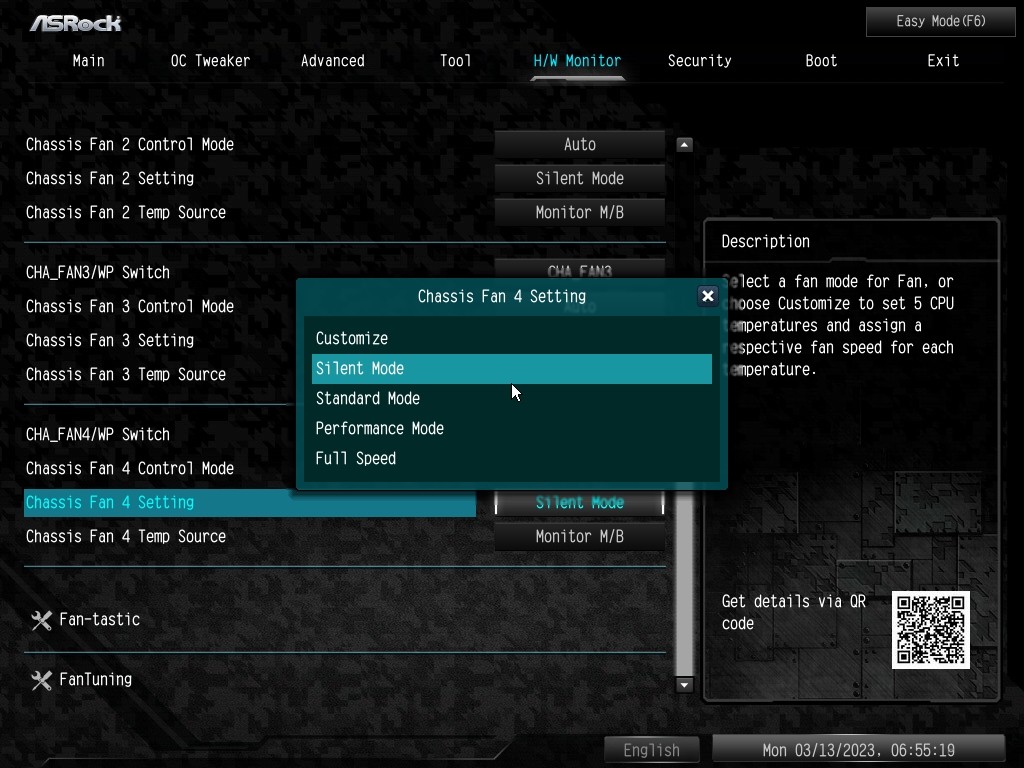The width and height of the screenshot is (1024, 768).
Task: Open the Main tab
Action: point(88,61)
